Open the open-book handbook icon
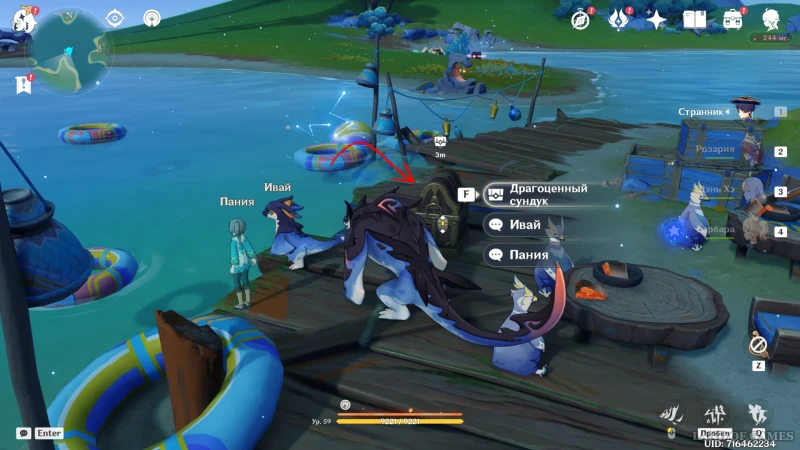 [694, 19]
